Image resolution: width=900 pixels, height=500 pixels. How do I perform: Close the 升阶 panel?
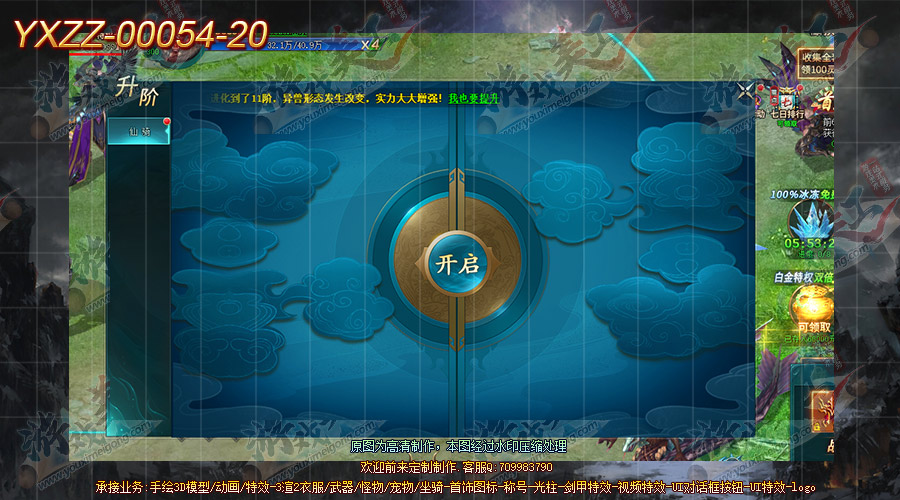[x=745, y=92]
